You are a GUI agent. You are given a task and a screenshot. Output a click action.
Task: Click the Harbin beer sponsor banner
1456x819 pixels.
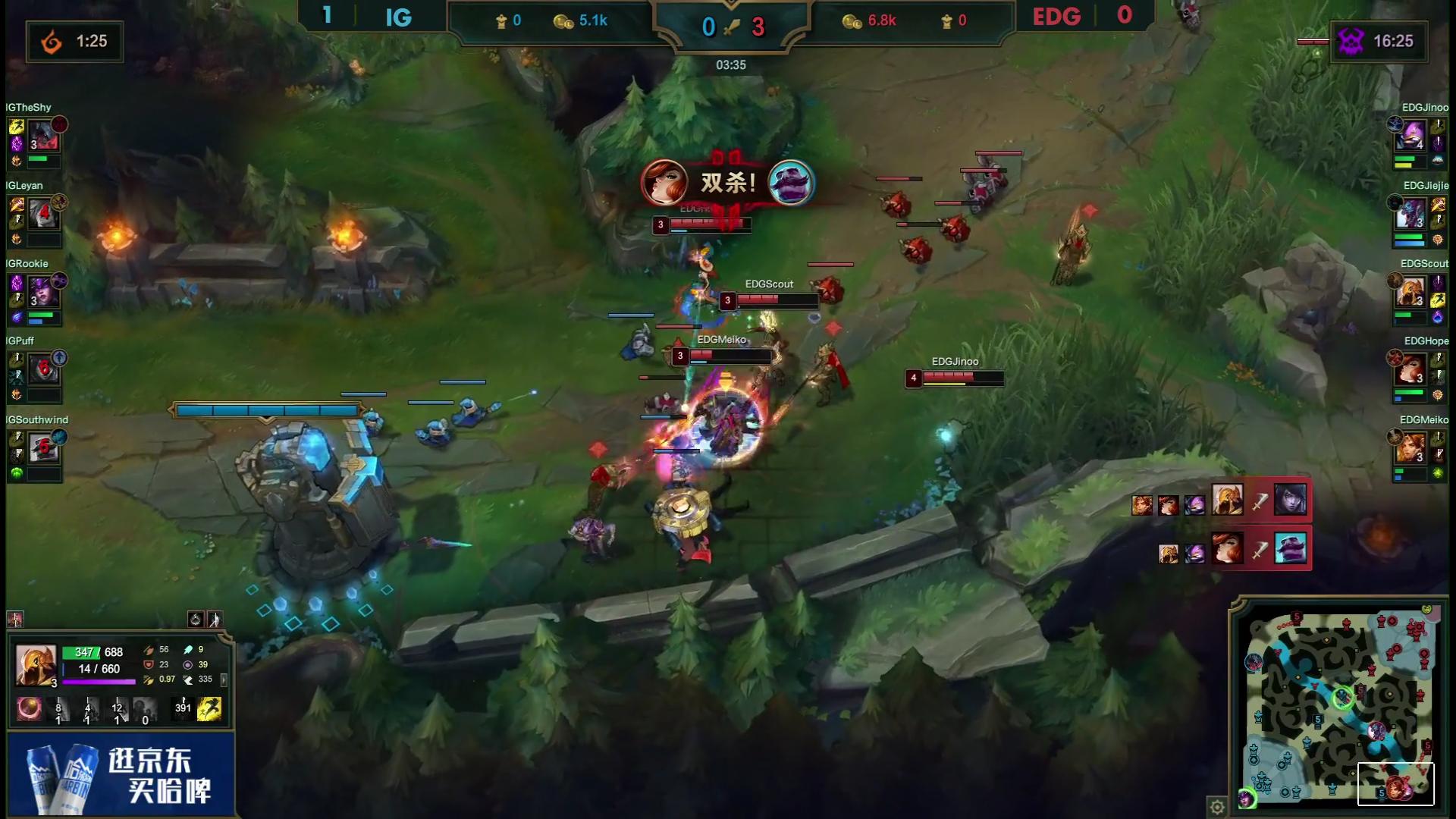121,775
